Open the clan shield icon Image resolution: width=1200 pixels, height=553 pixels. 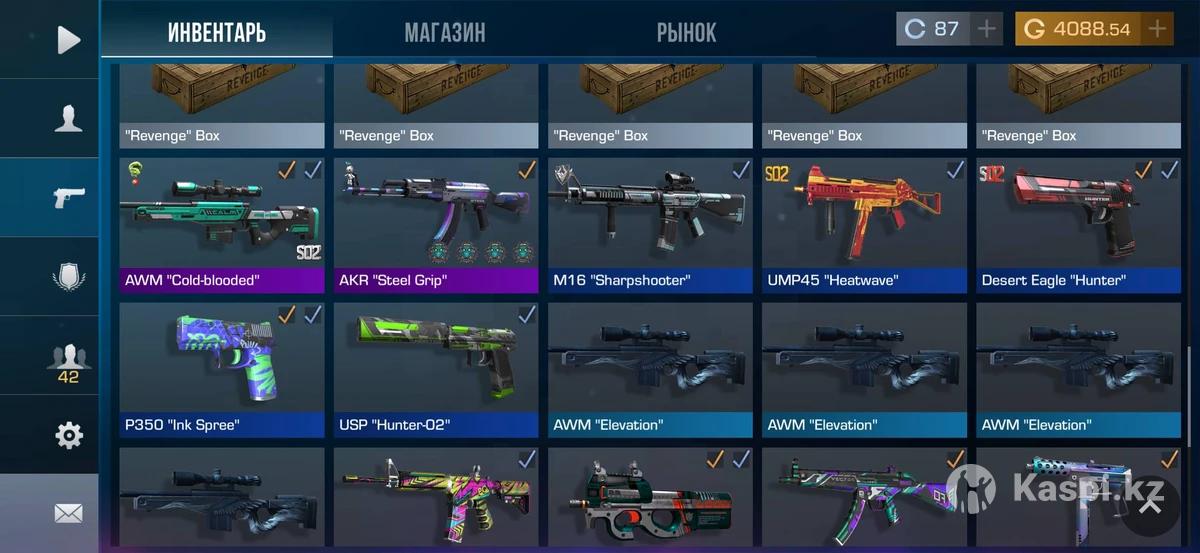point(68,276)
